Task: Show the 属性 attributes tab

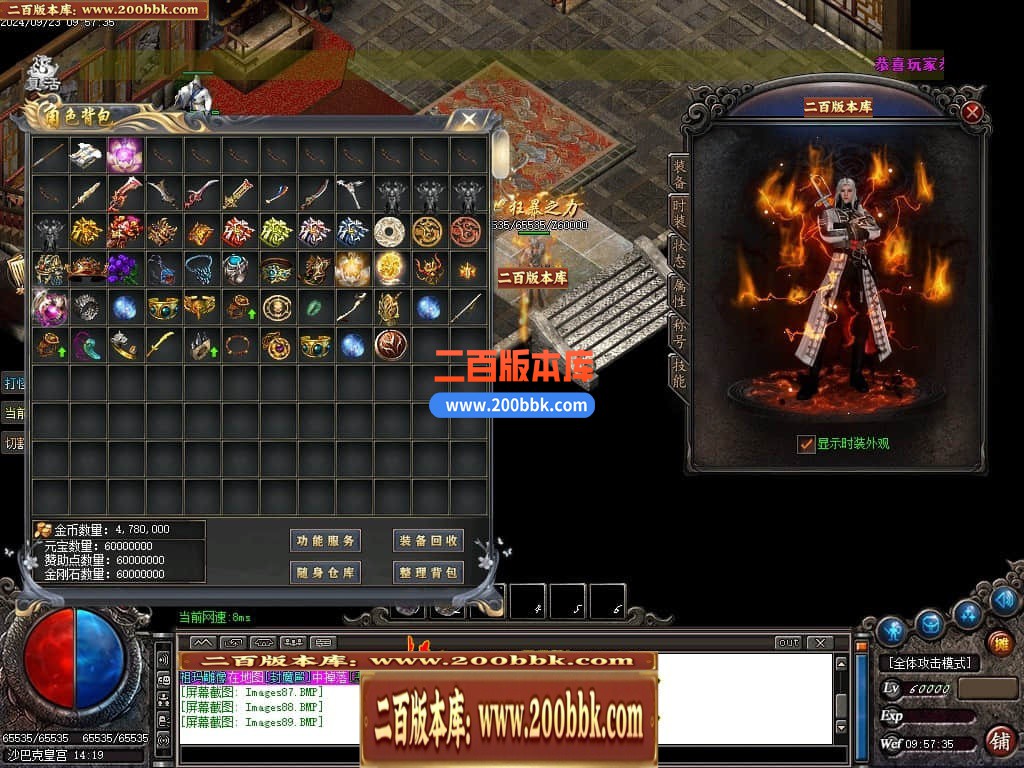Action: pos(679,292)
